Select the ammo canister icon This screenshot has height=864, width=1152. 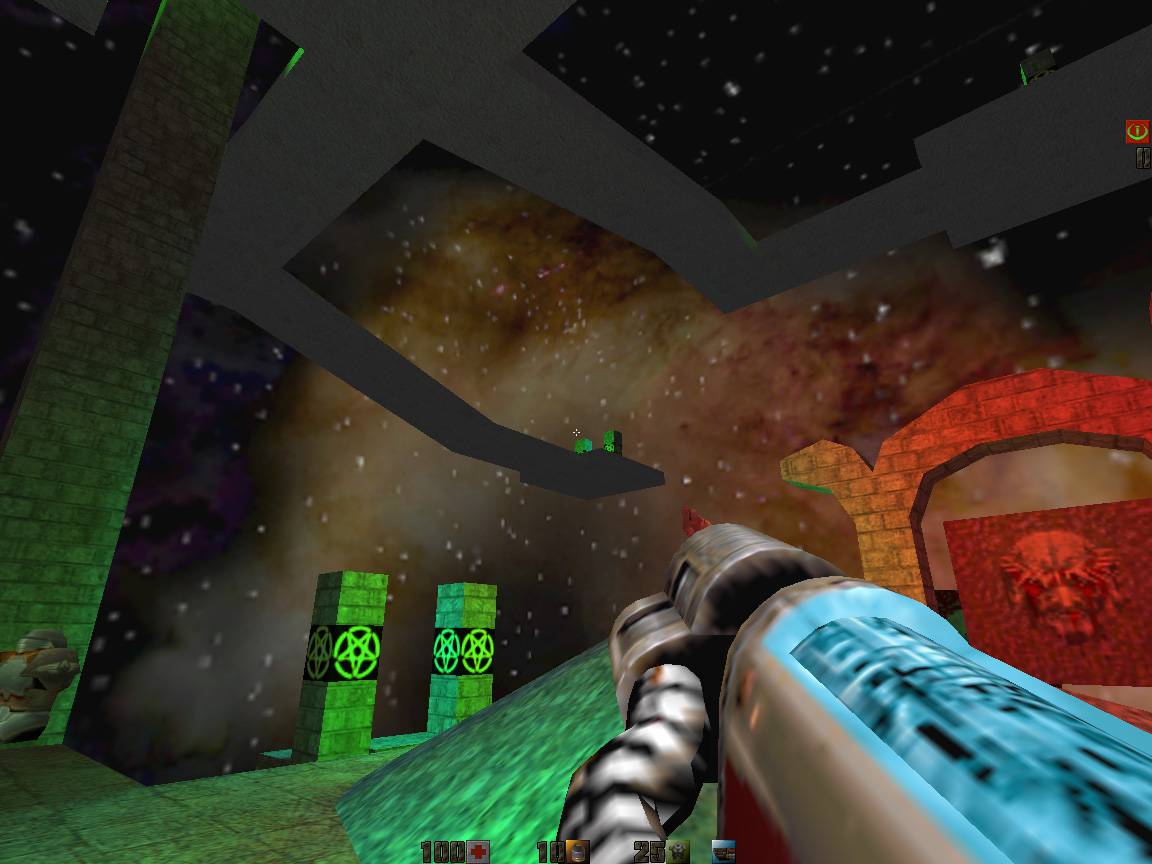pyautogui.click(x=577, y=852)
